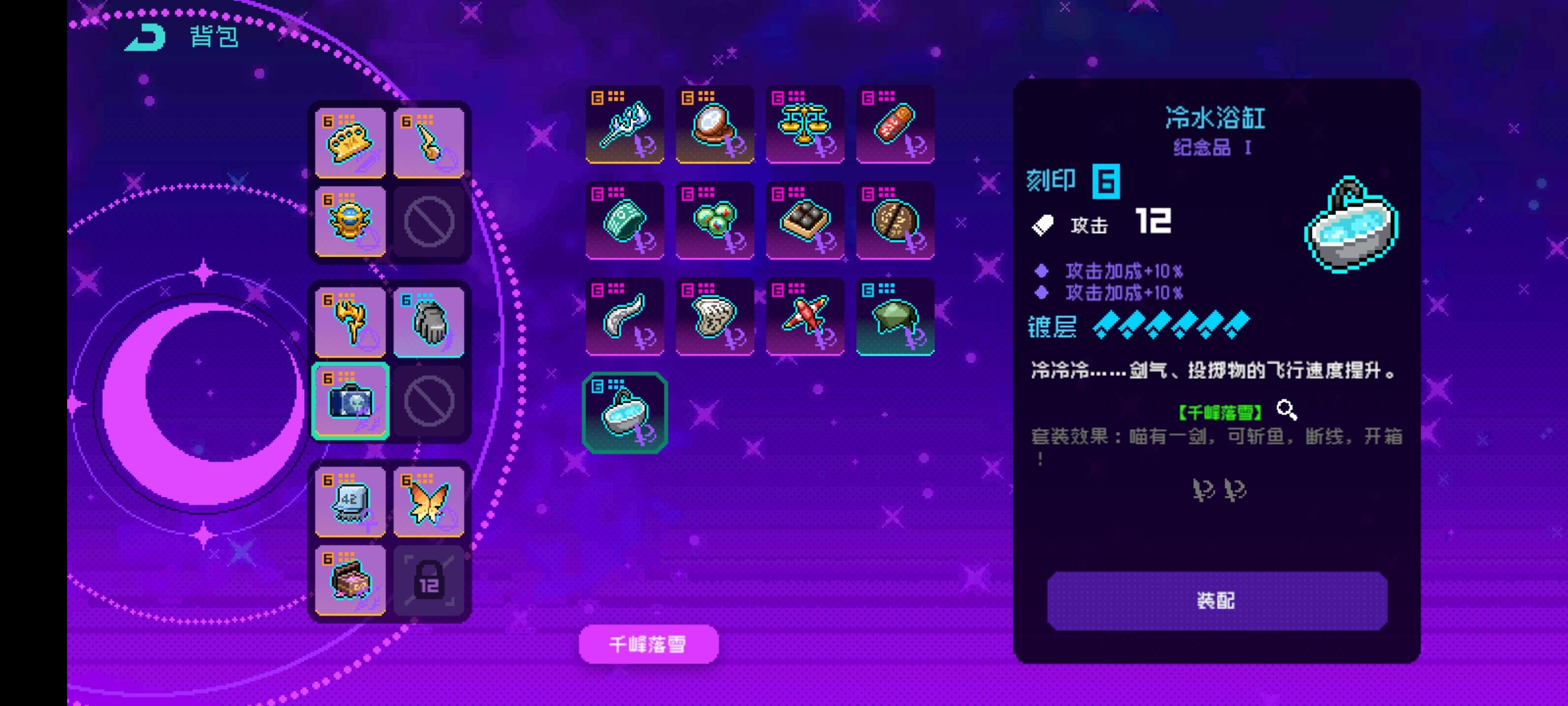Select the red airplane item
Image resolution: width=1568 pixels, height=706 pixels.
[805, 317]
